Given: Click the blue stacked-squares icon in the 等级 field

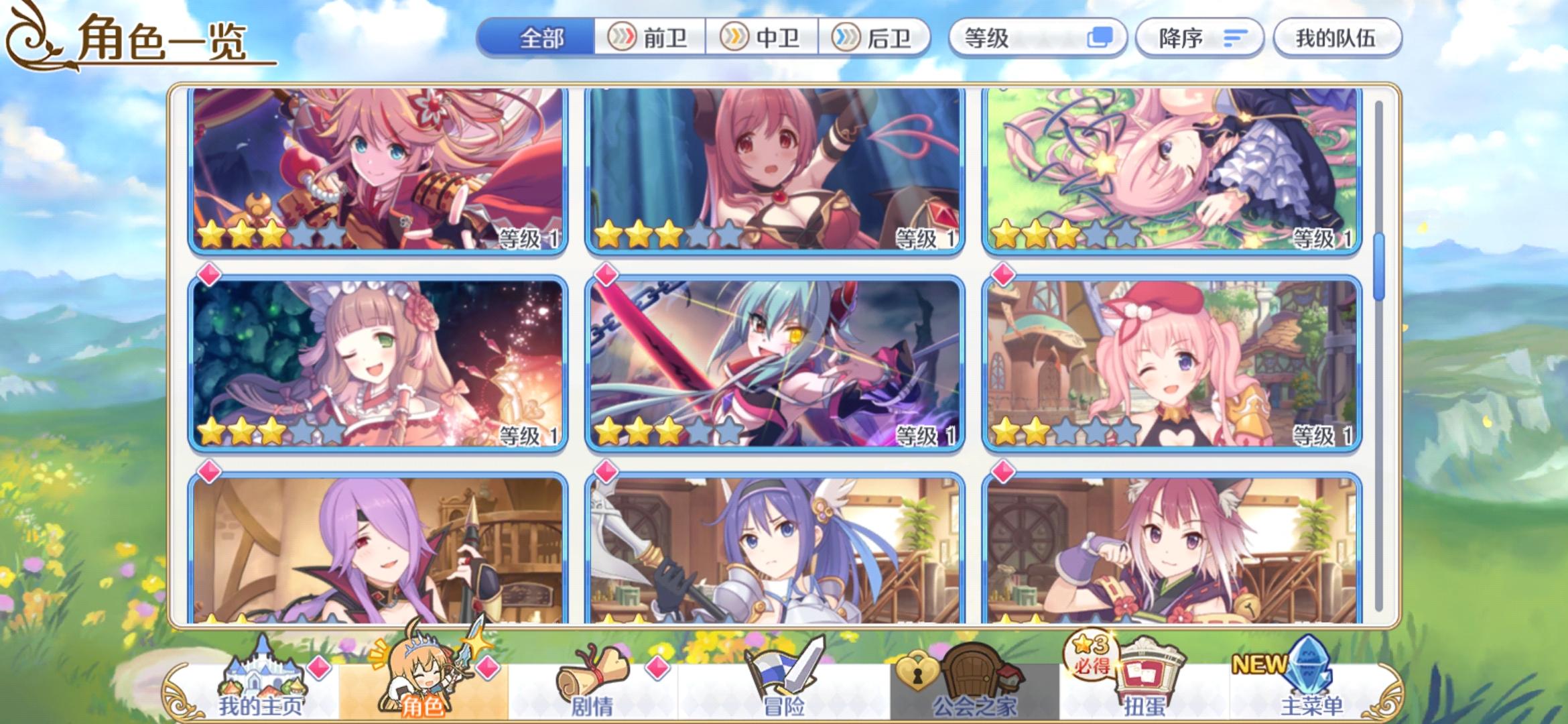Looking at the screenshot, I should click(x=1102, y=38).
